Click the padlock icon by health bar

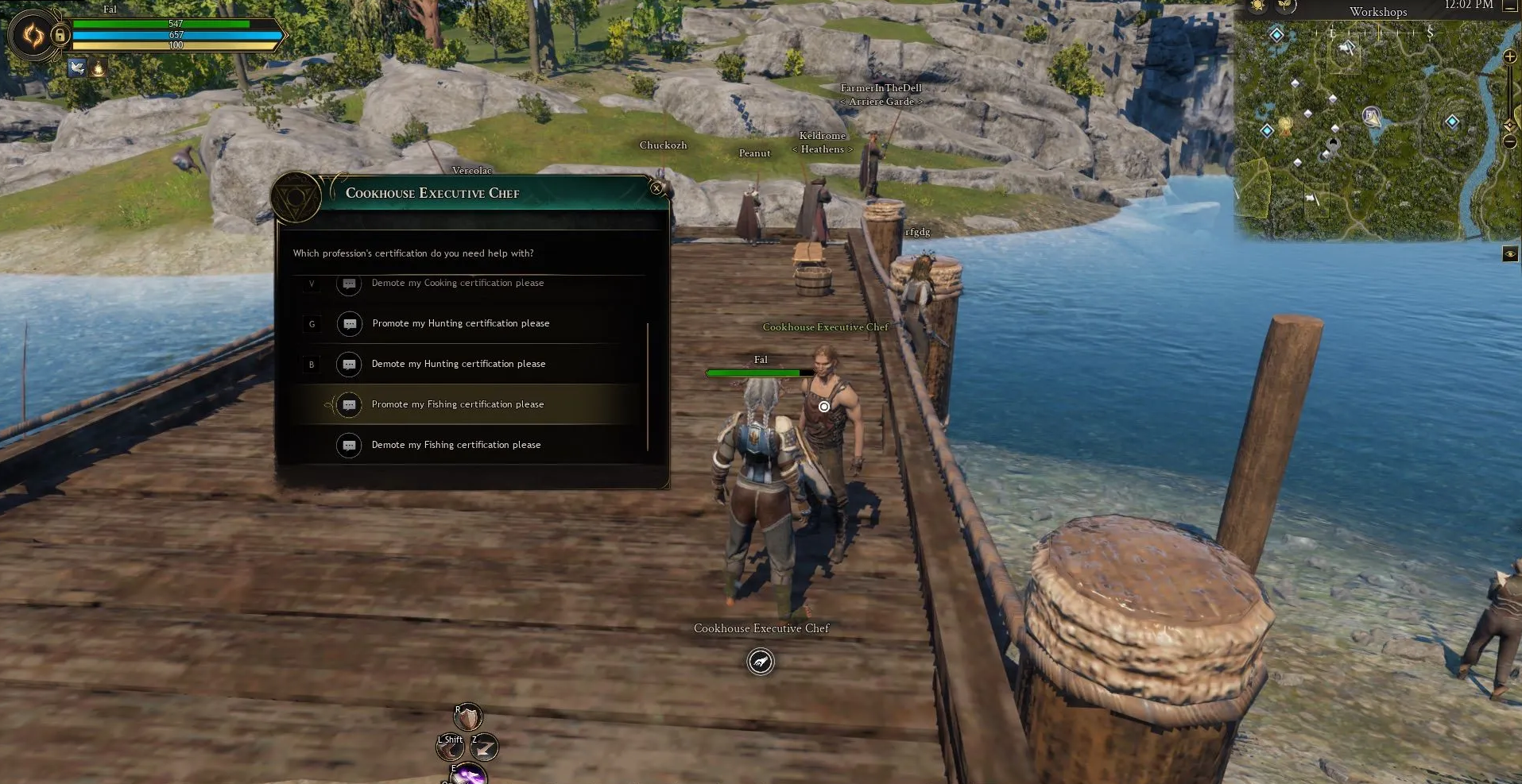tap(60, 35)
